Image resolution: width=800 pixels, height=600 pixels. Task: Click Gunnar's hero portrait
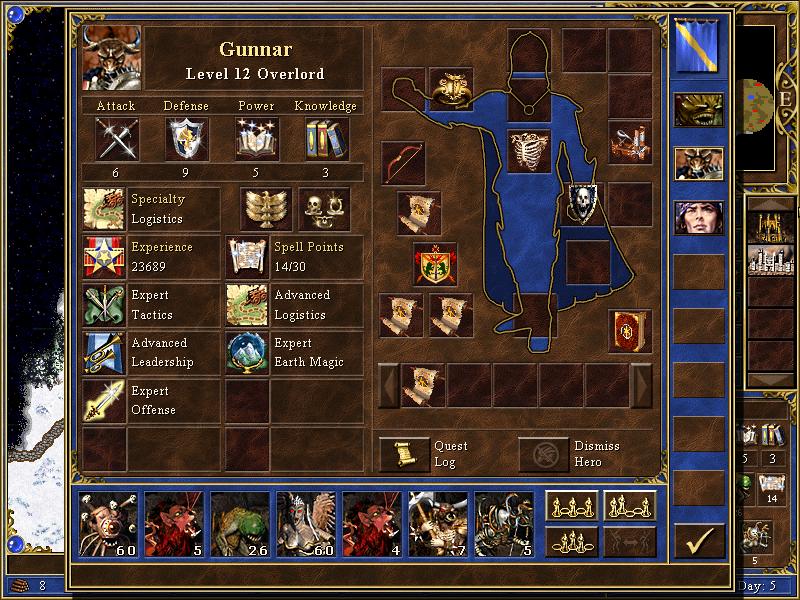(x=111, y=58)
